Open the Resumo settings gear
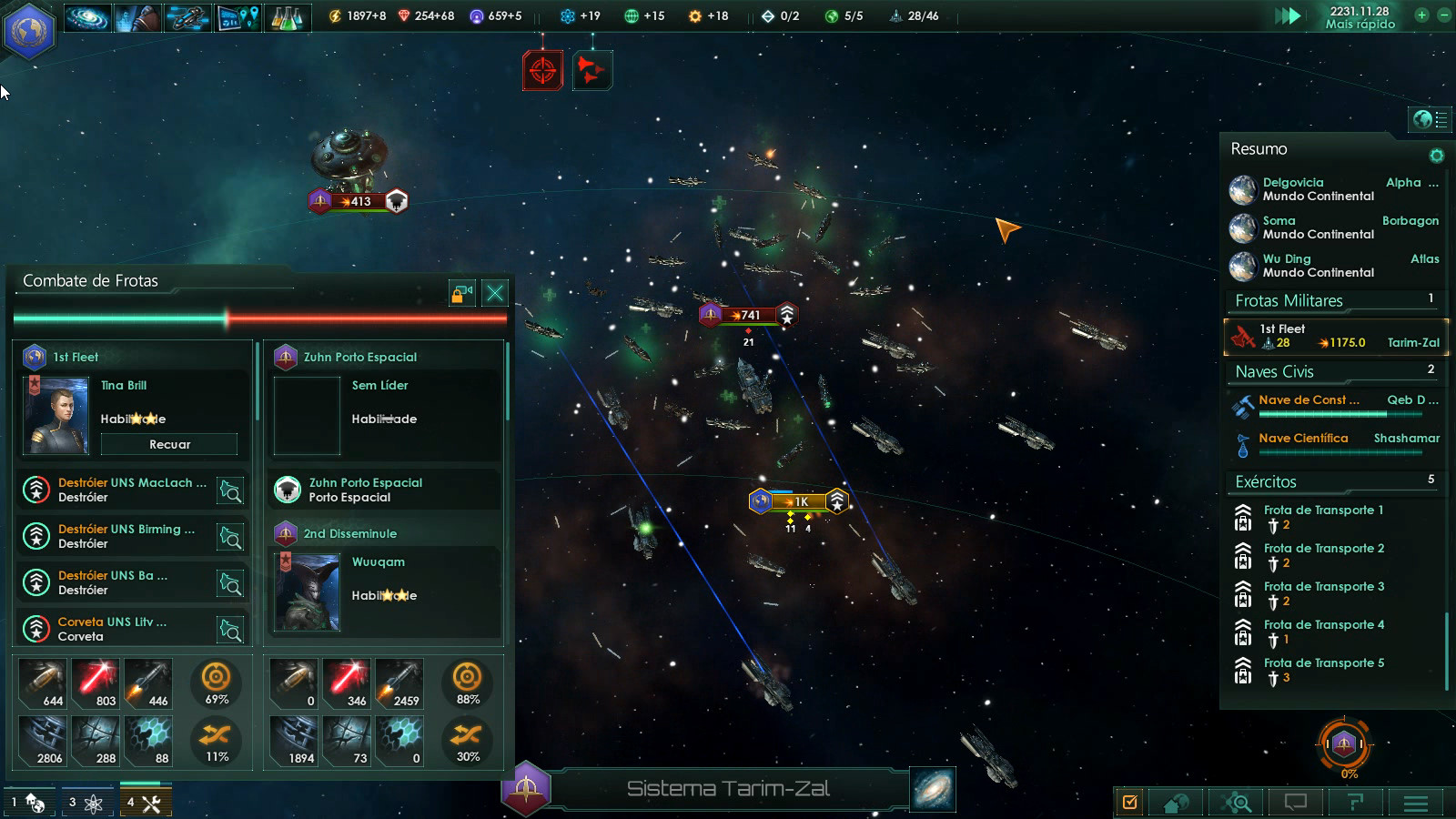The width and height of the screenshot is (1456, 819). [x=1437, y=156]
